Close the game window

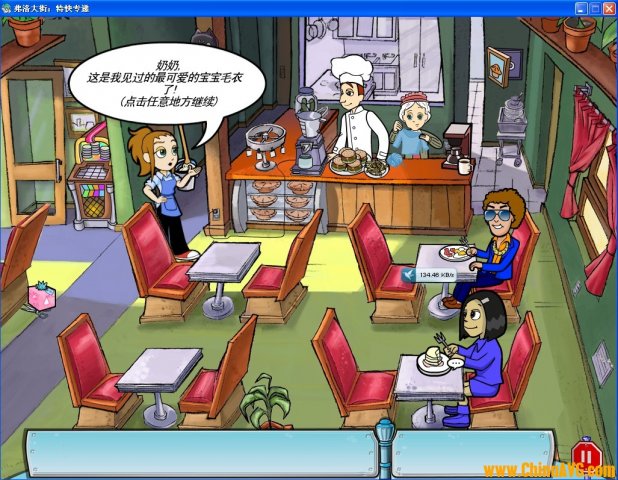tap(608, 7)
